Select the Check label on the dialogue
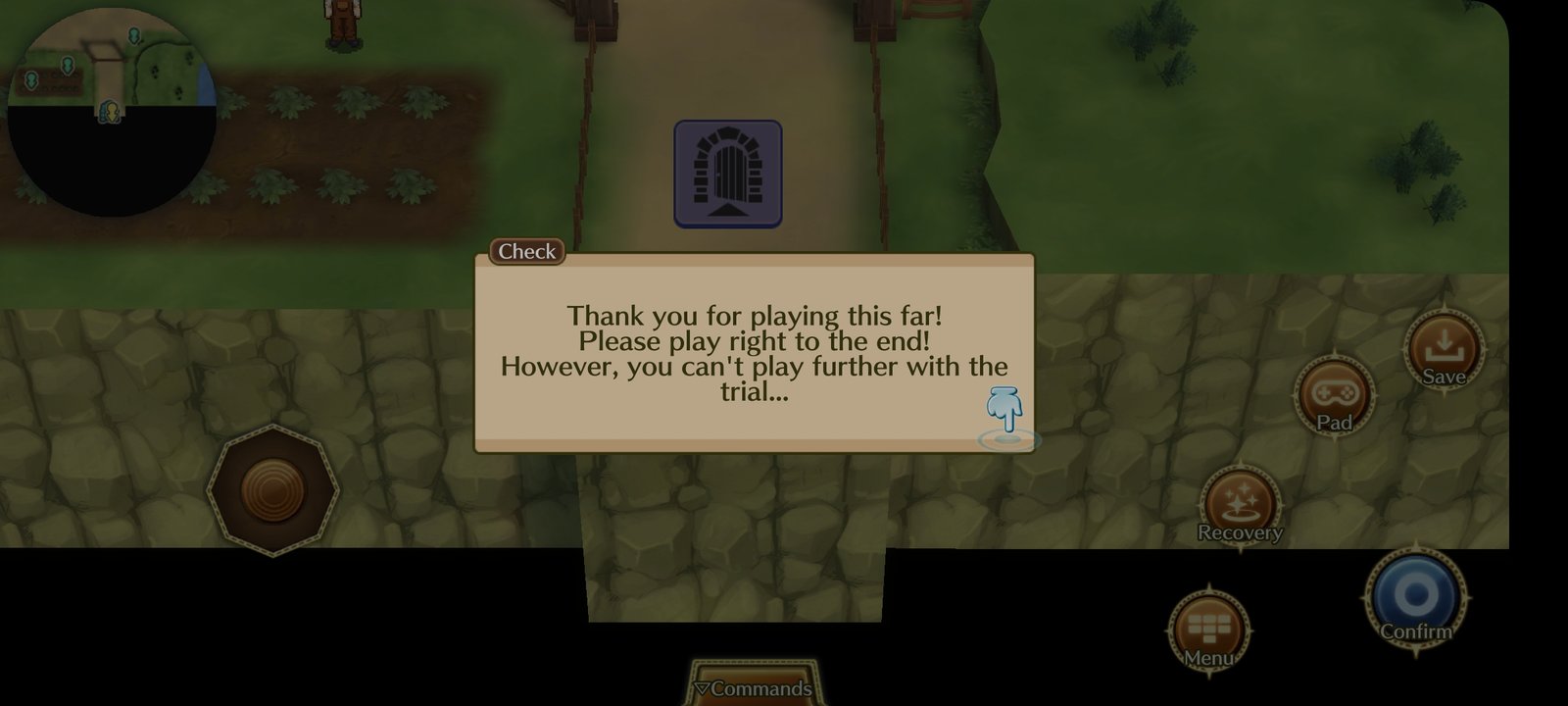This screenshot has height=706, width=1568. [x=525, y=251]
